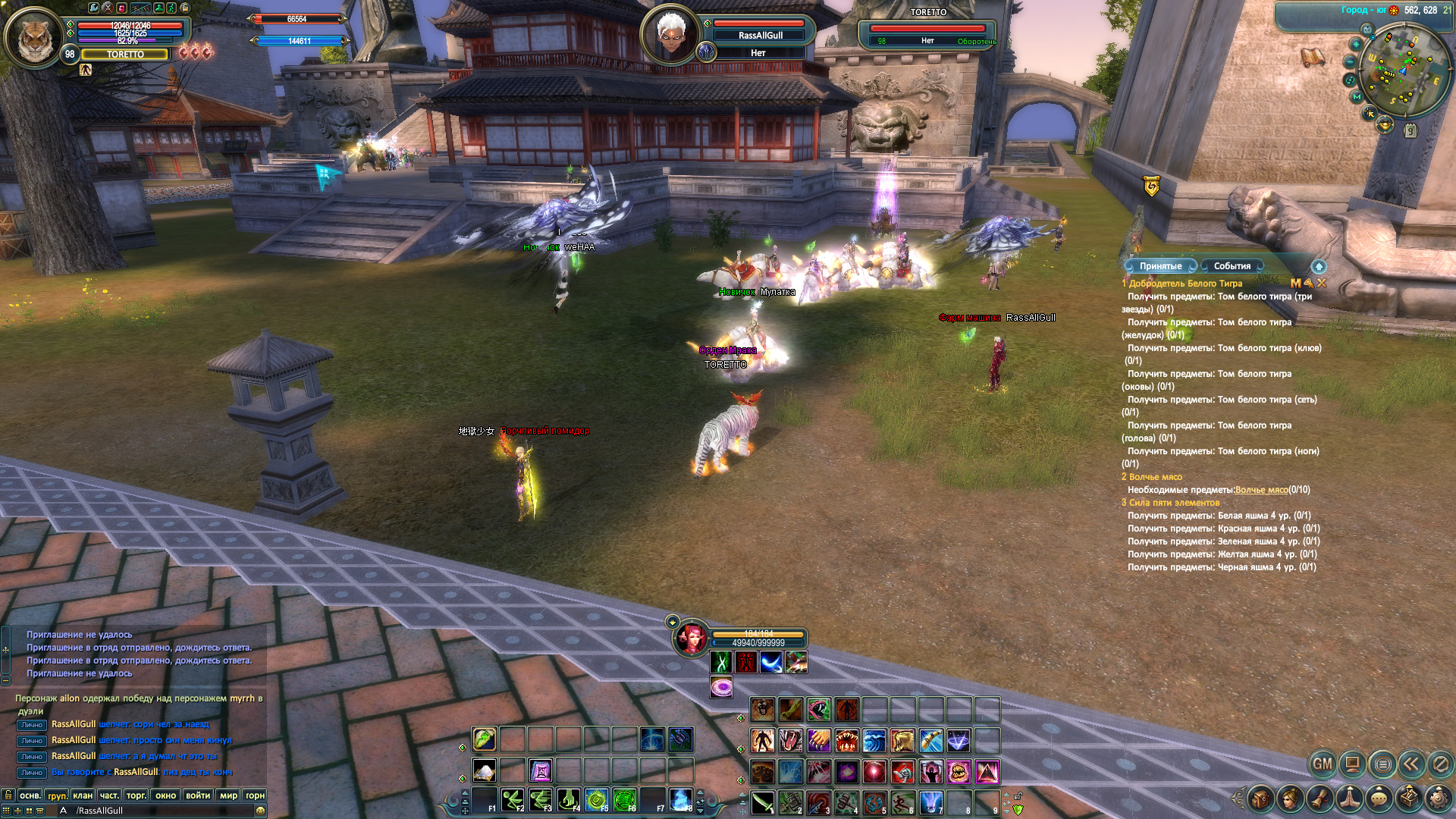
Task: Click the tiger player portrait
Action: 33,36
